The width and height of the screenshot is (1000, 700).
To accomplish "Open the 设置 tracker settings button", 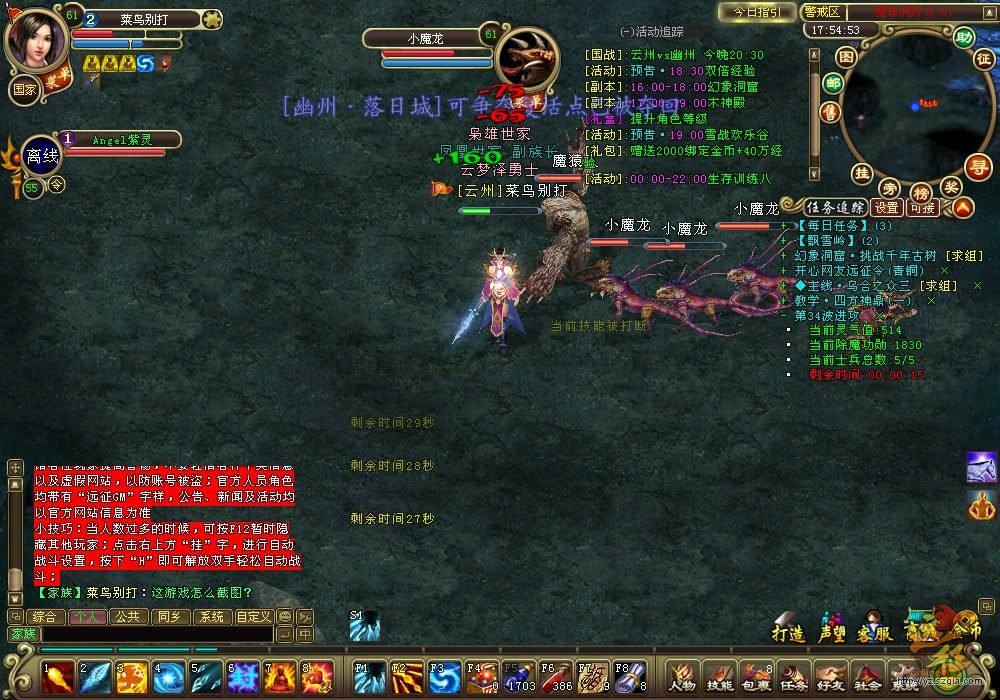I will point(887,208).
